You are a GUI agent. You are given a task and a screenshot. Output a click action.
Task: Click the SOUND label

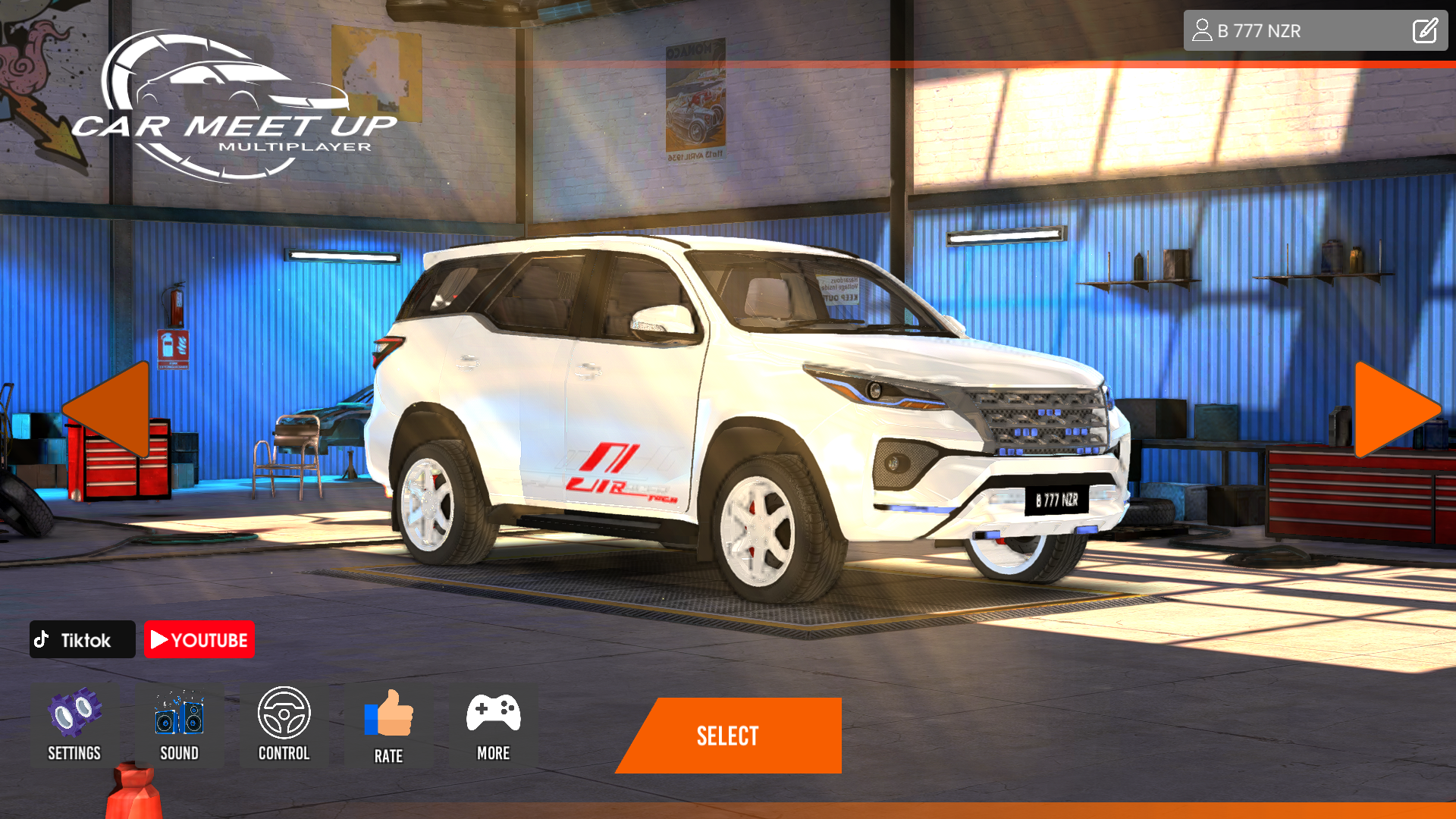pyautogui.click(x=180, y=753)
